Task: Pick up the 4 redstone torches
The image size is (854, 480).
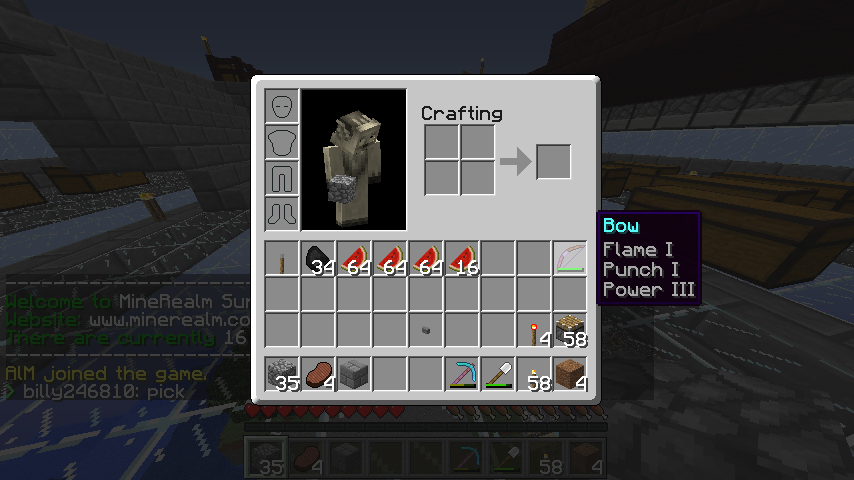Action: coord(534,330)
